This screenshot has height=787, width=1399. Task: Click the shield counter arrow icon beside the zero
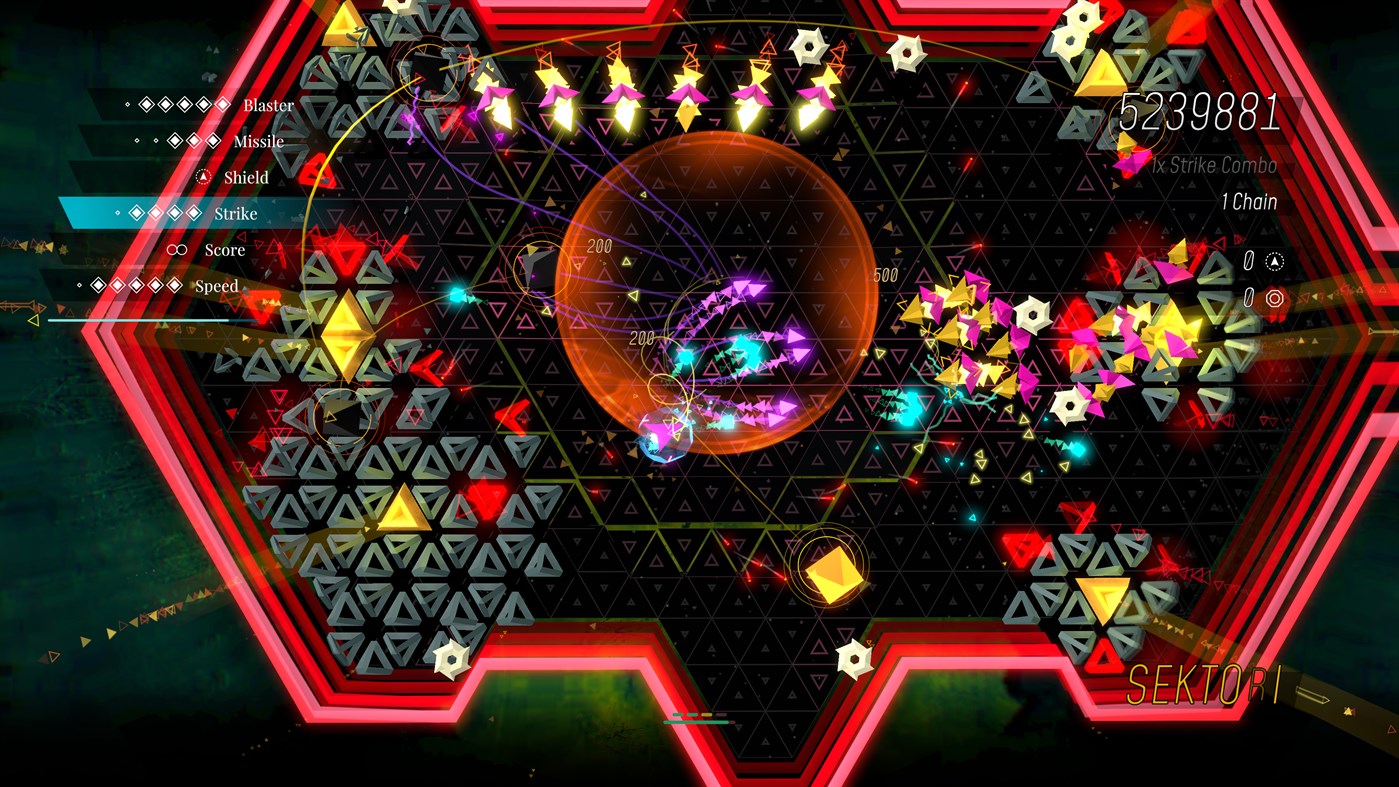tap(1275, 263)
